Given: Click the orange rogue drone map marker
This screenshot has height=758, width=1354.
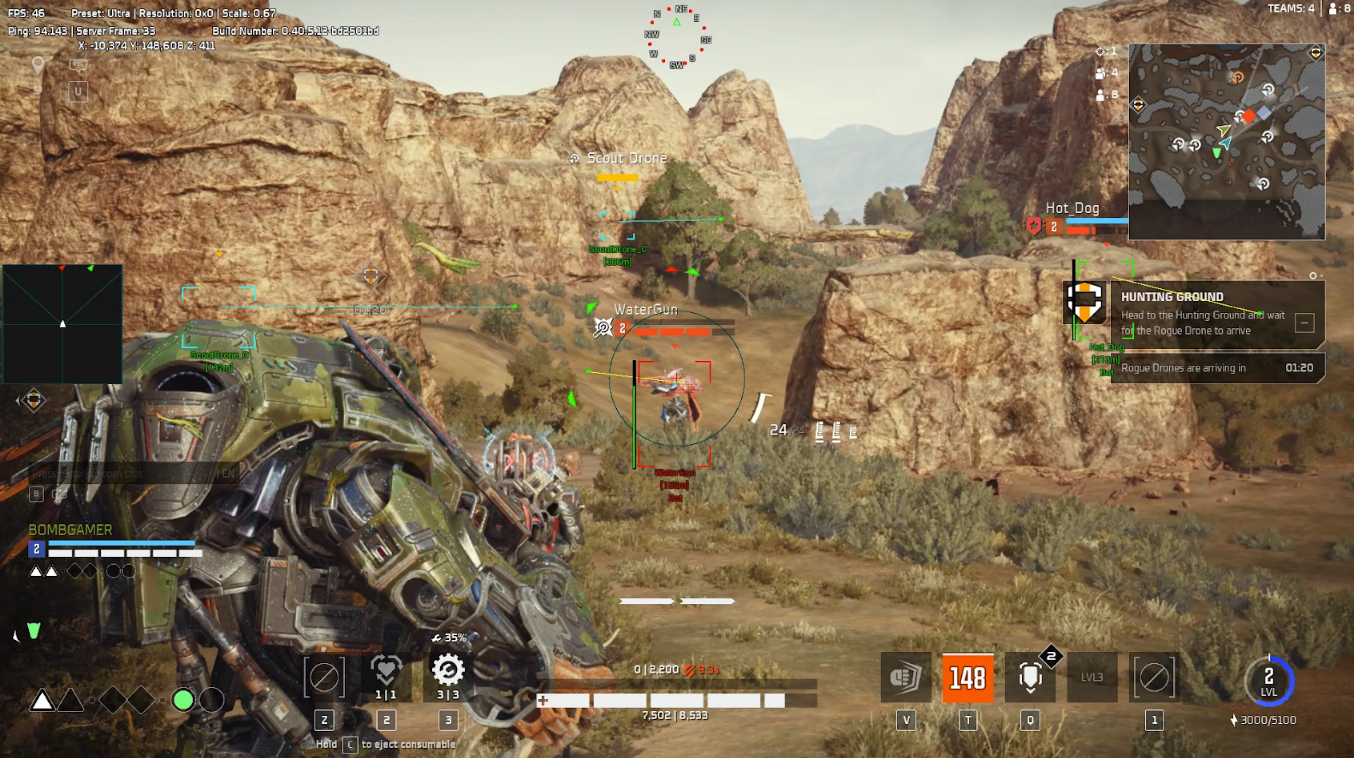Looking at the screenshot, I should pos(1237,77).
